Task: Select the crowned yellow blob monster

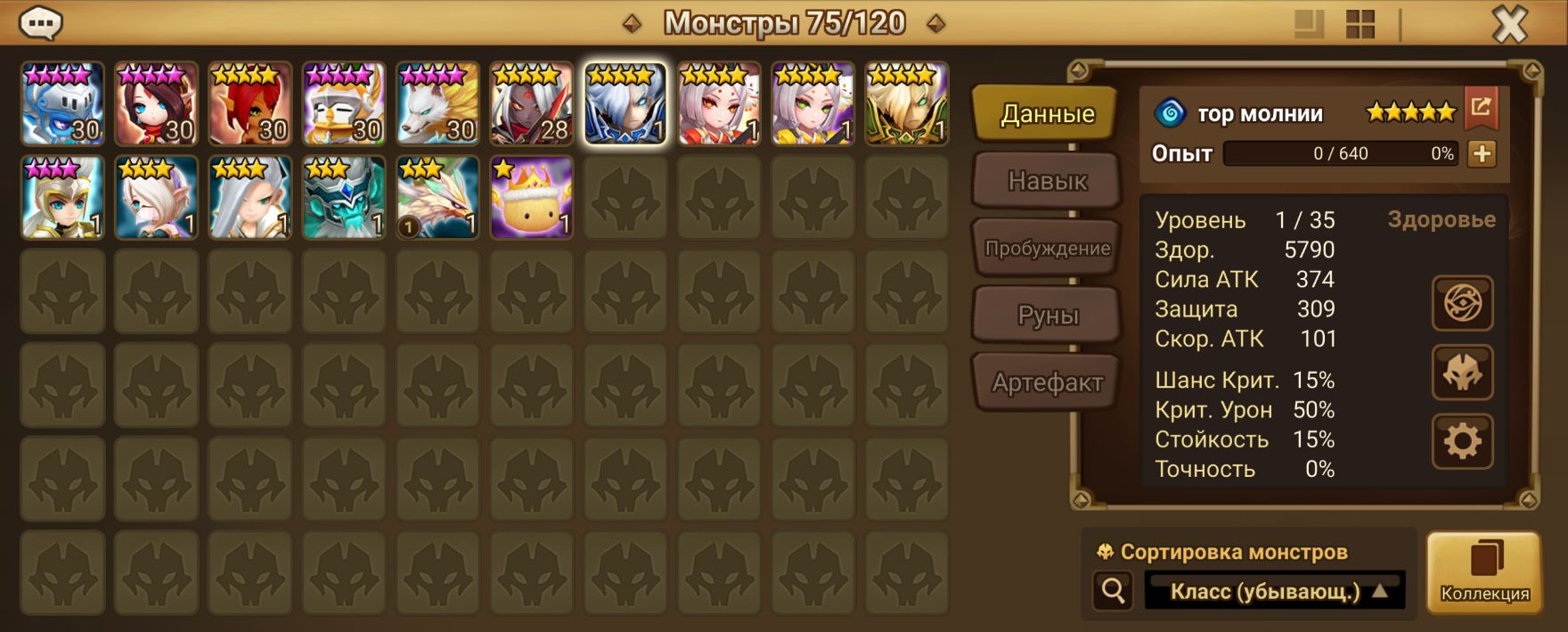Action: click(x=531, y=198)
